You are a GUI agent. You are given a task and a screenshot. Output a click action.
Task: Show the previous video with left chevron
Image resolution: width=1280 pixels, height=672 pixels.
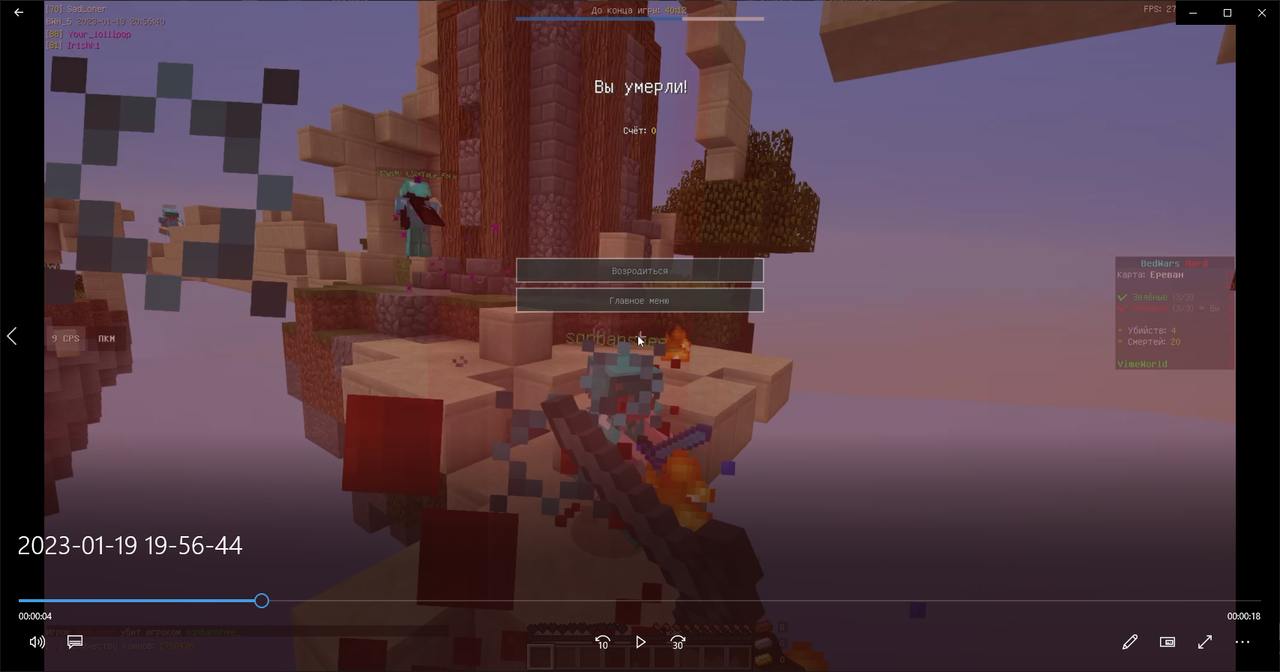[x=12, y=336]
